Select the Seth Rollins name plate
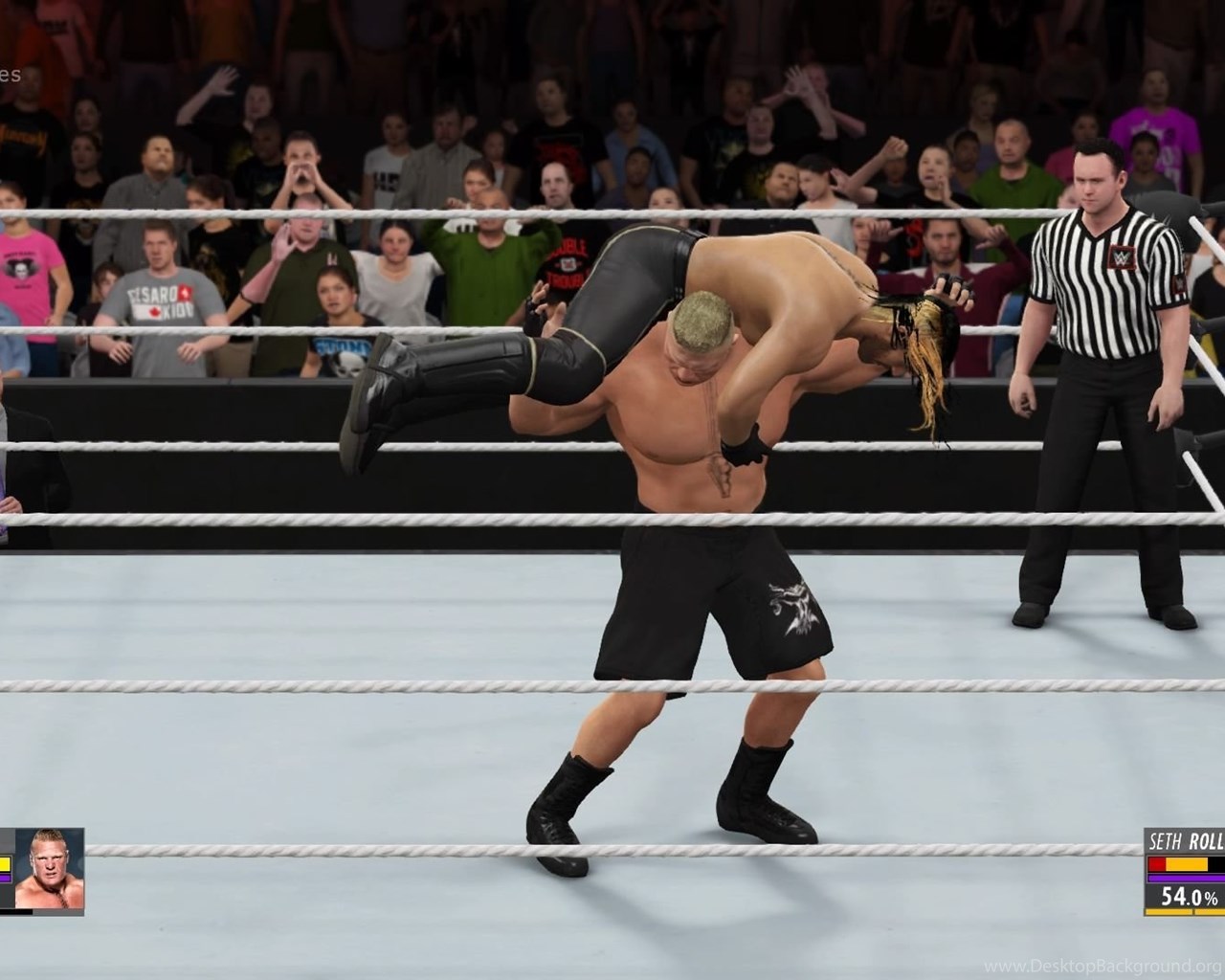Image resolution: width=1225 pixels, height=980 pixels. pyautogui.click(x=1187, y=843)
